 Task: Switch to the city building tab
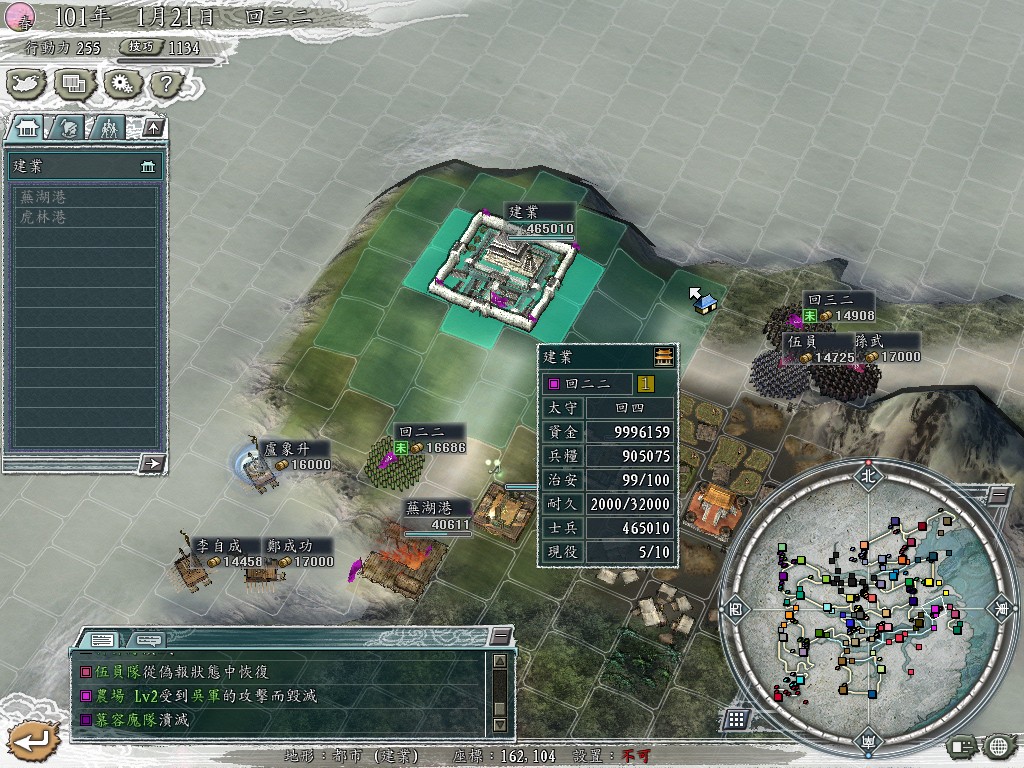26,128
